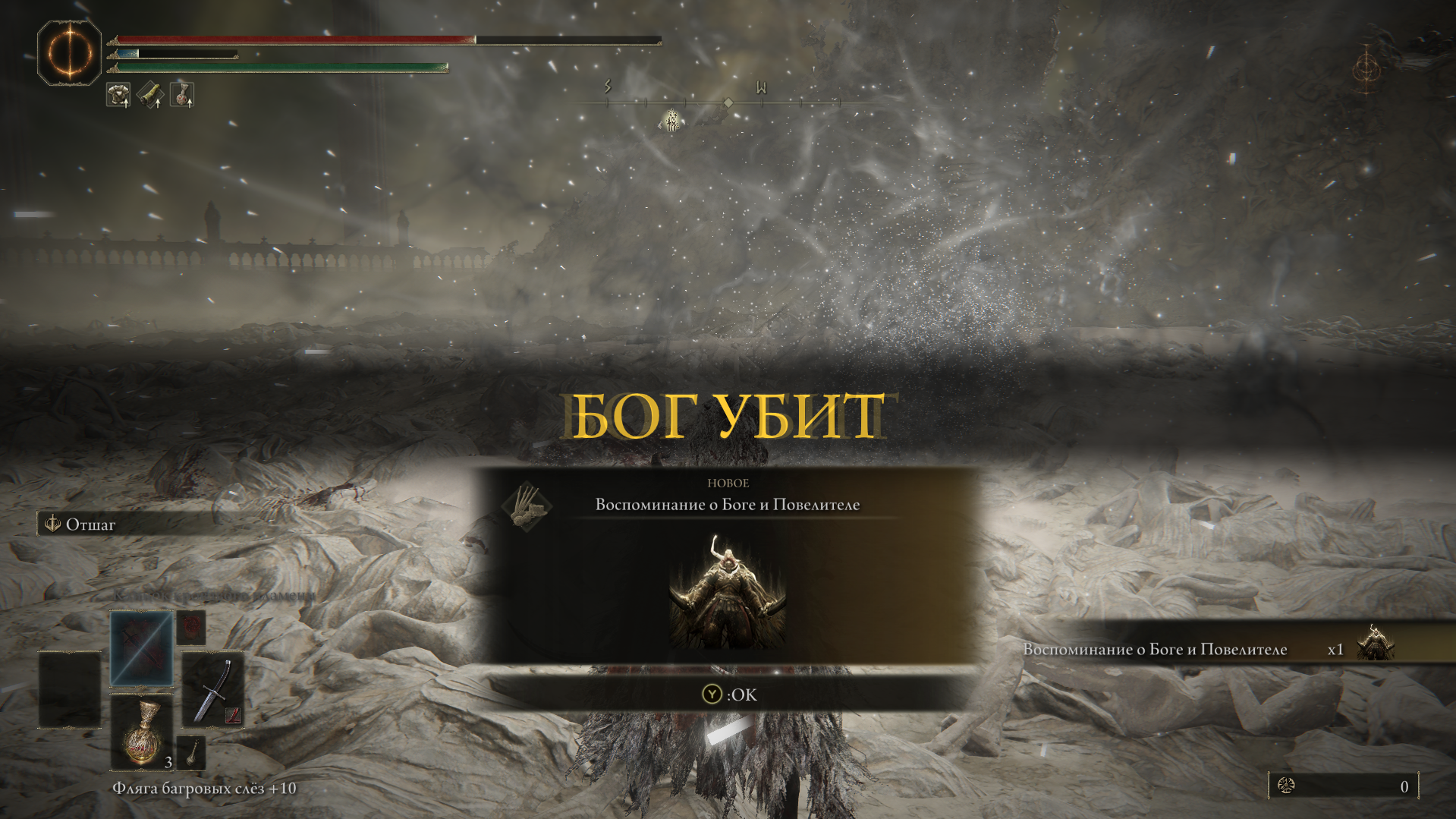Confirm the item popup with OK
This screenshot has width=1456, height=819.
(729, 695)
